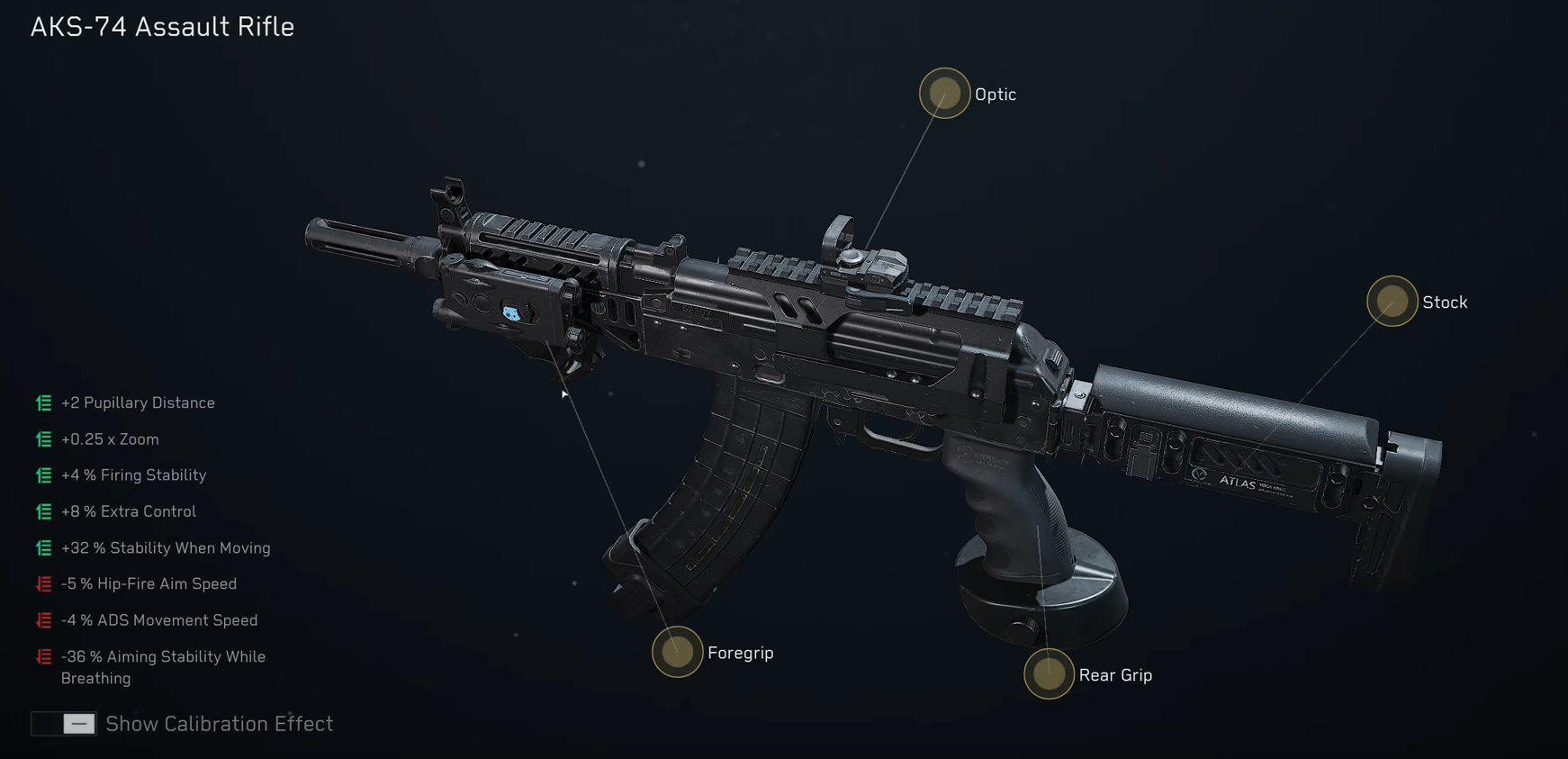Click the red icon beside -4 % ADS Movement Speed
The height and width of the screenshot is (759, 1568).
[42, 619]
